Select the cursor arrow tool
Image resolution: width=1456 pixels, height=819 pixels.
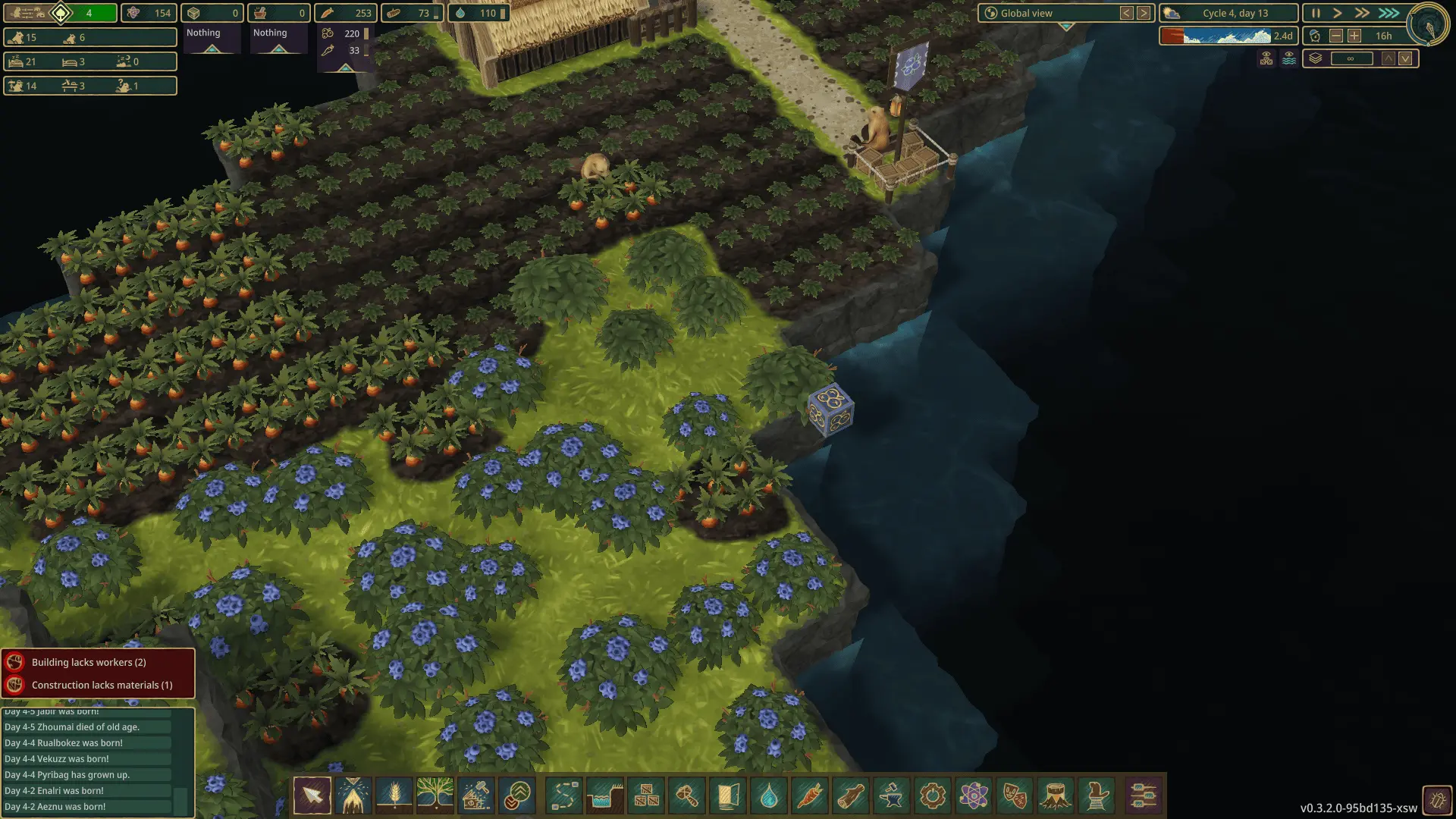pos(312,795)
